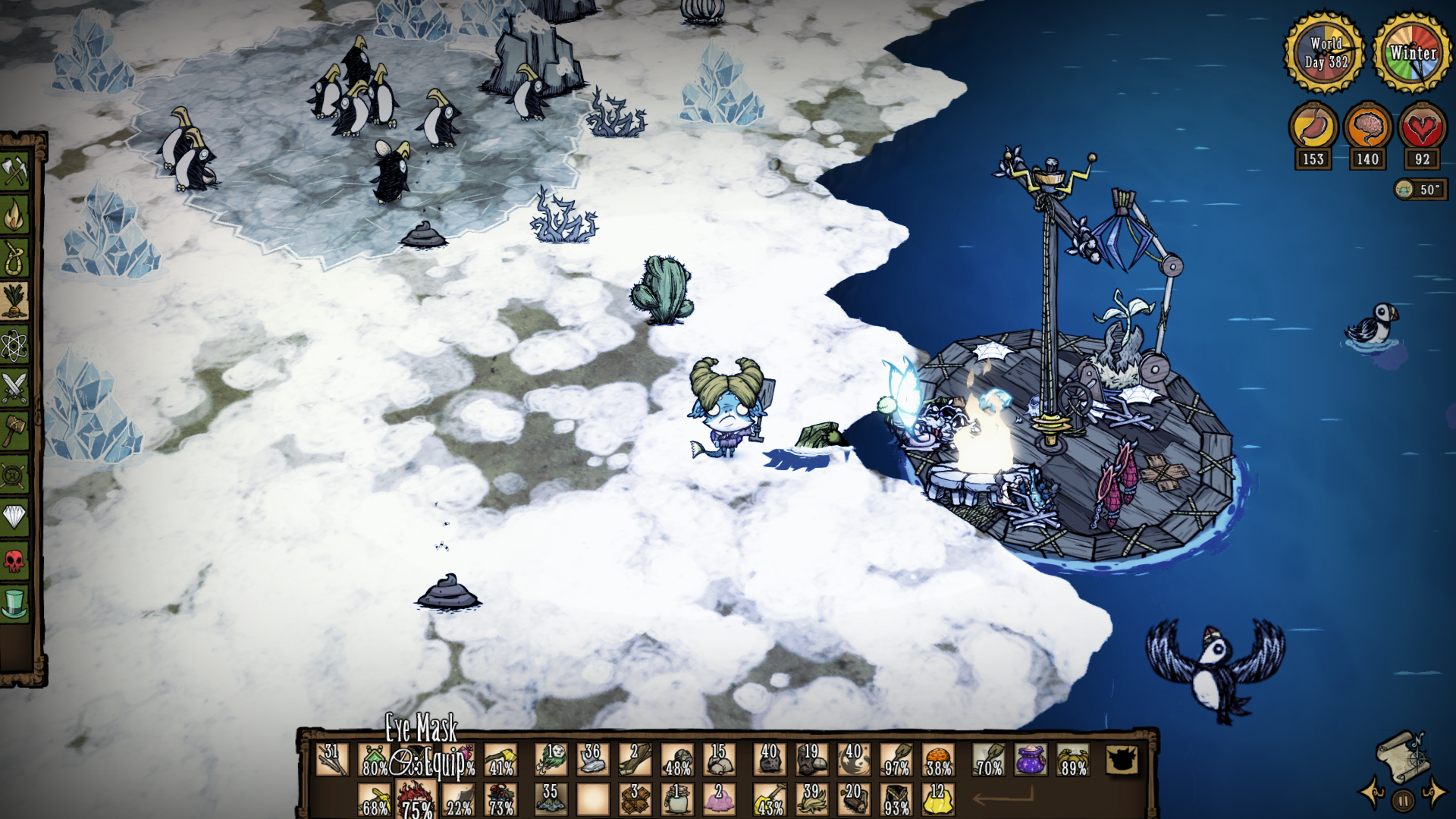The image size is (1456, 819).
Task: Pick the purple starry sack slot
Action: point(1031,759)
